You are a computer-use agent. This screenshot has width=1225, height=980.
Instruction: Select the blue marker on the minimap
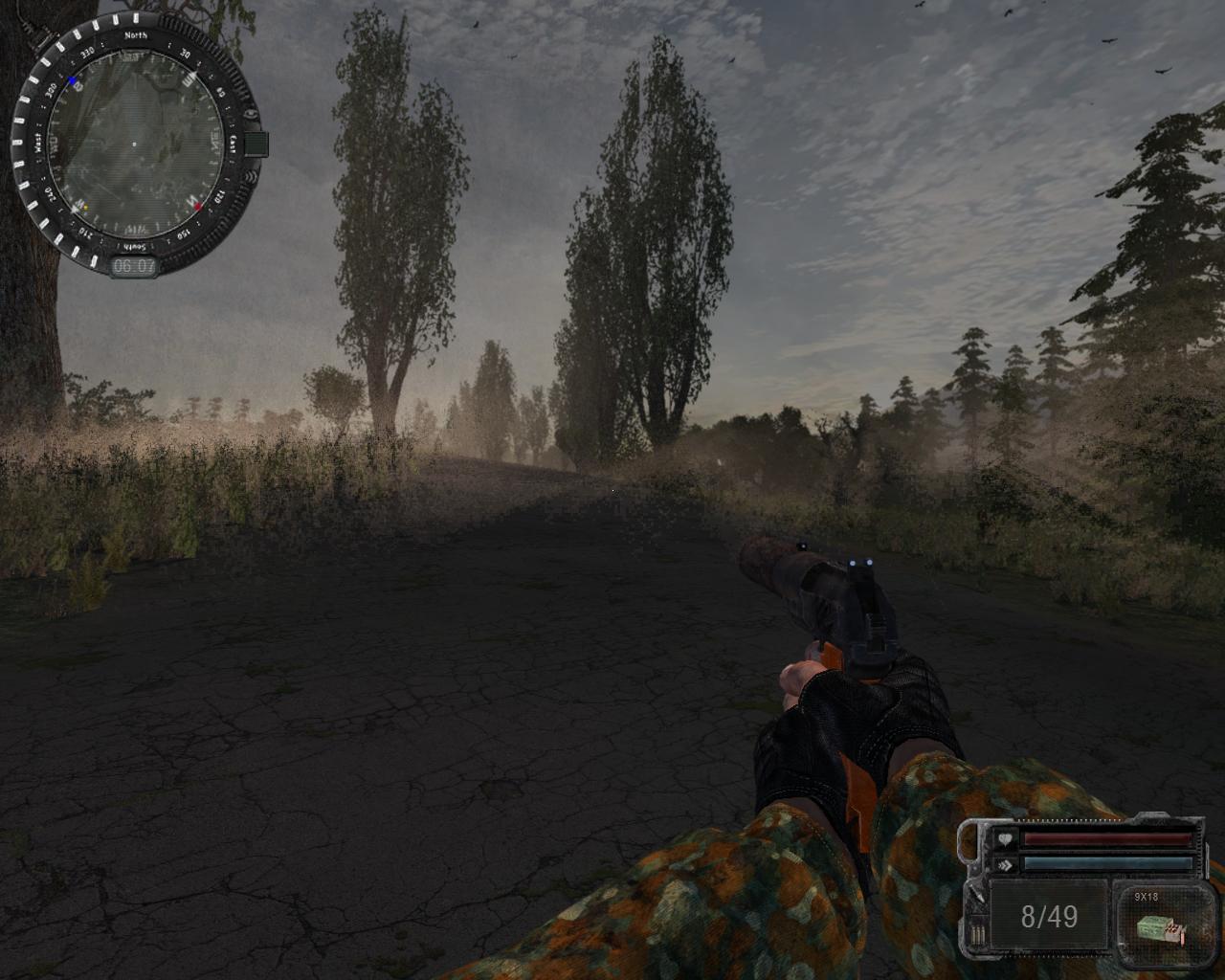click(73, 82)
